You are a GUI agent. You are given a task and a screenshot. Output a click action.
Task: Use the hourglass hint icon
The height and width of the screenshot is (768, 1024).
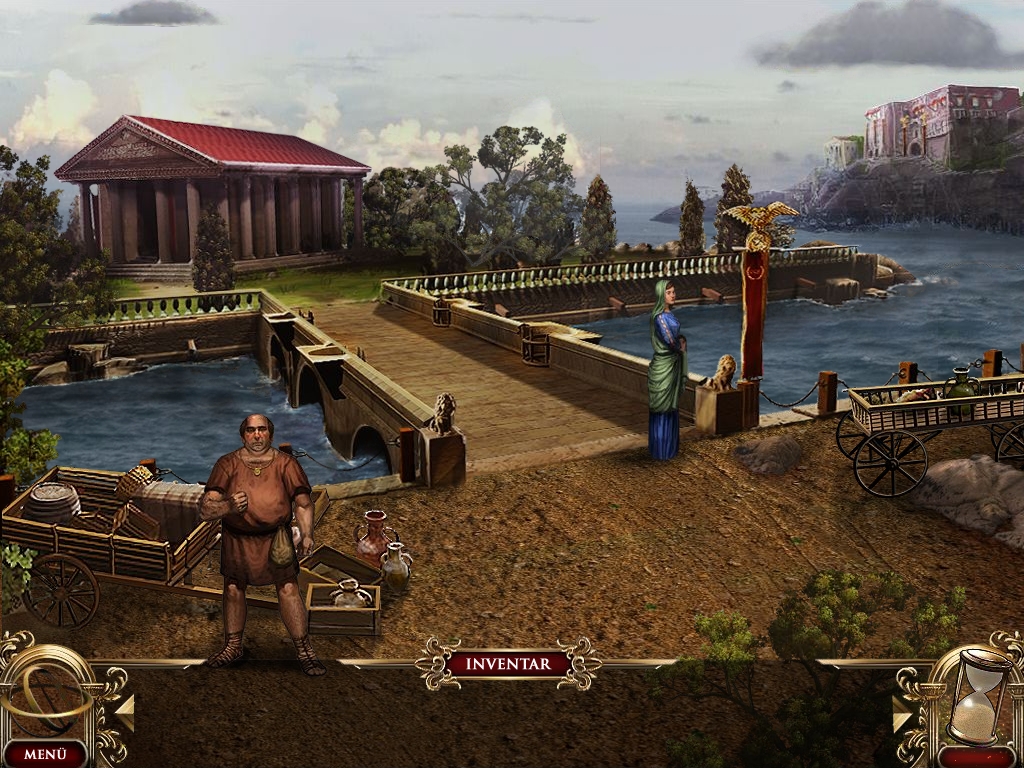(978, 694)
